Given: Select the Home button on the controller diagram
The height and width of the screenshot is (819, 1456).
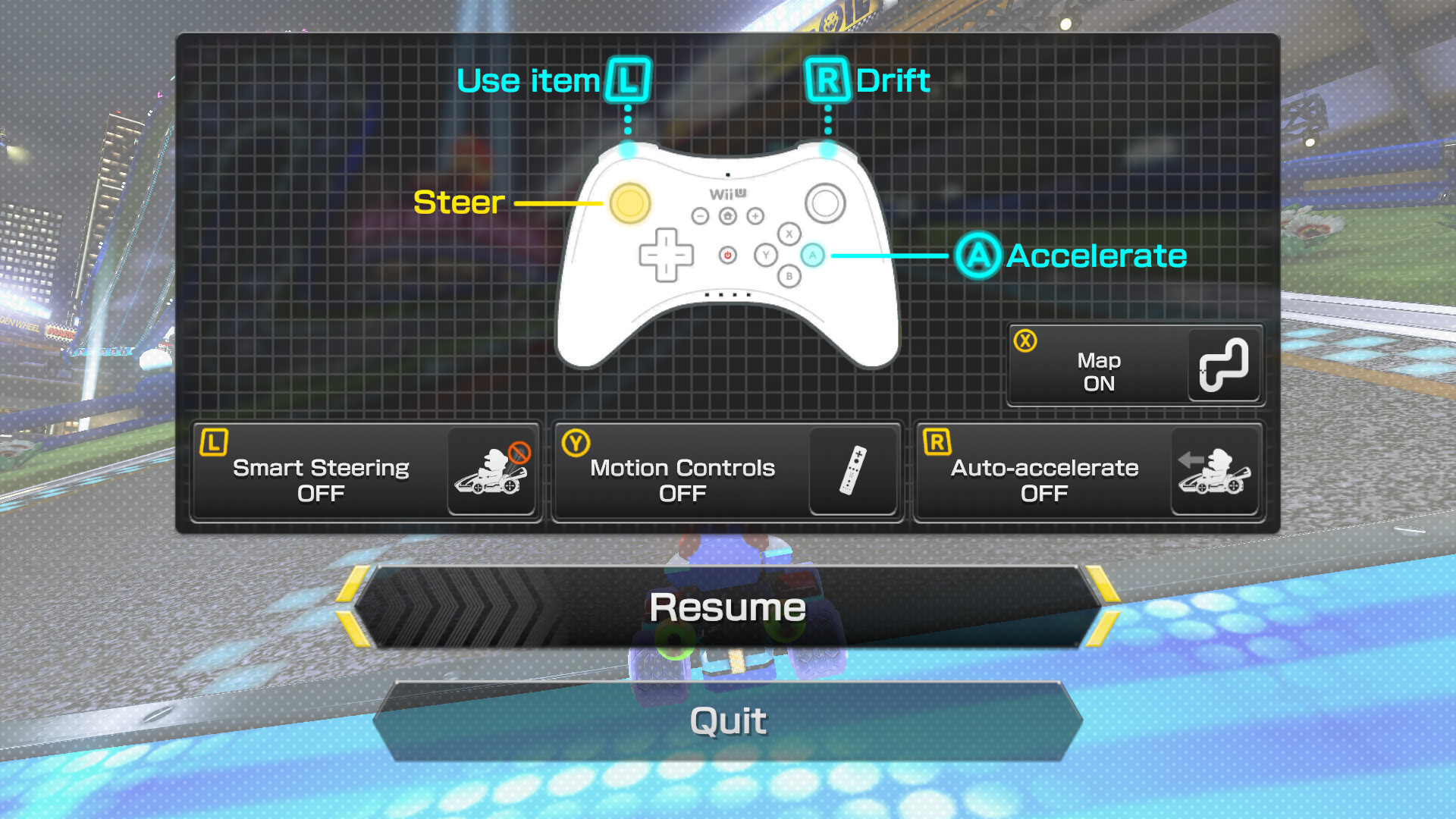Looking at the screenshot, I should click(728, 216).
